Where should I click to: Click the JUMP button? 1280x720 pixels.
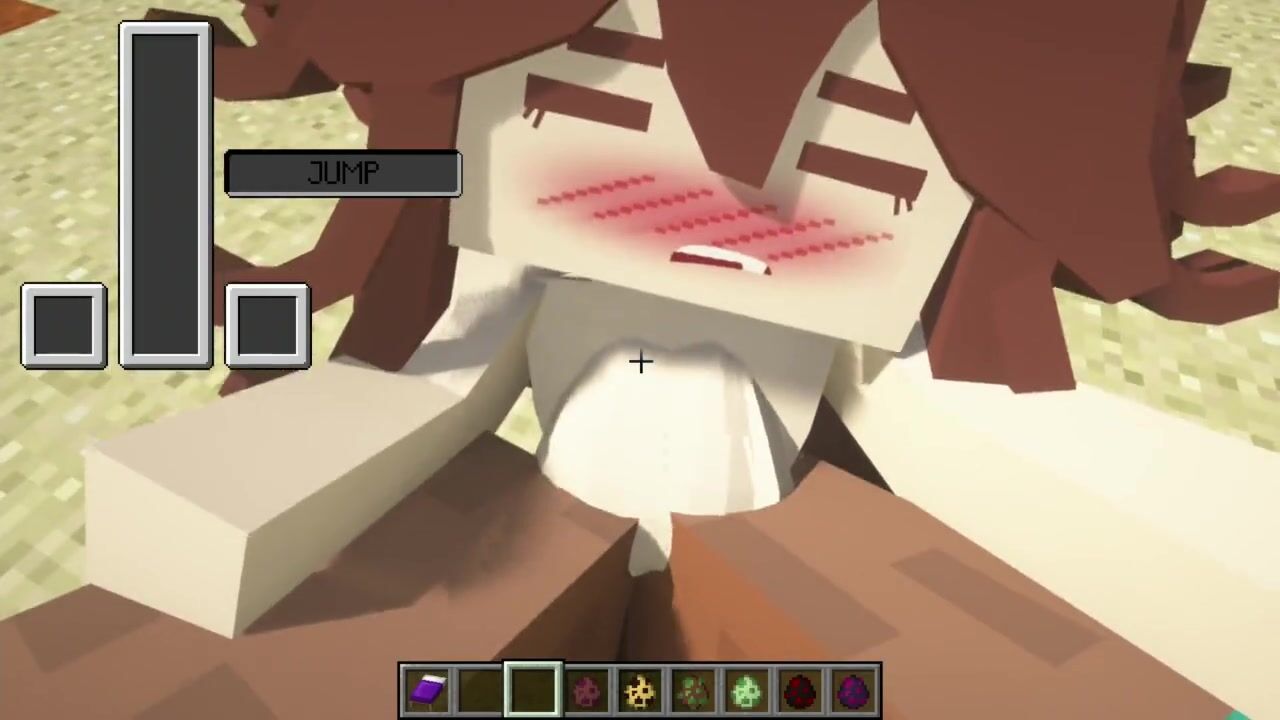pyautogui.click(x=343, y=174)
